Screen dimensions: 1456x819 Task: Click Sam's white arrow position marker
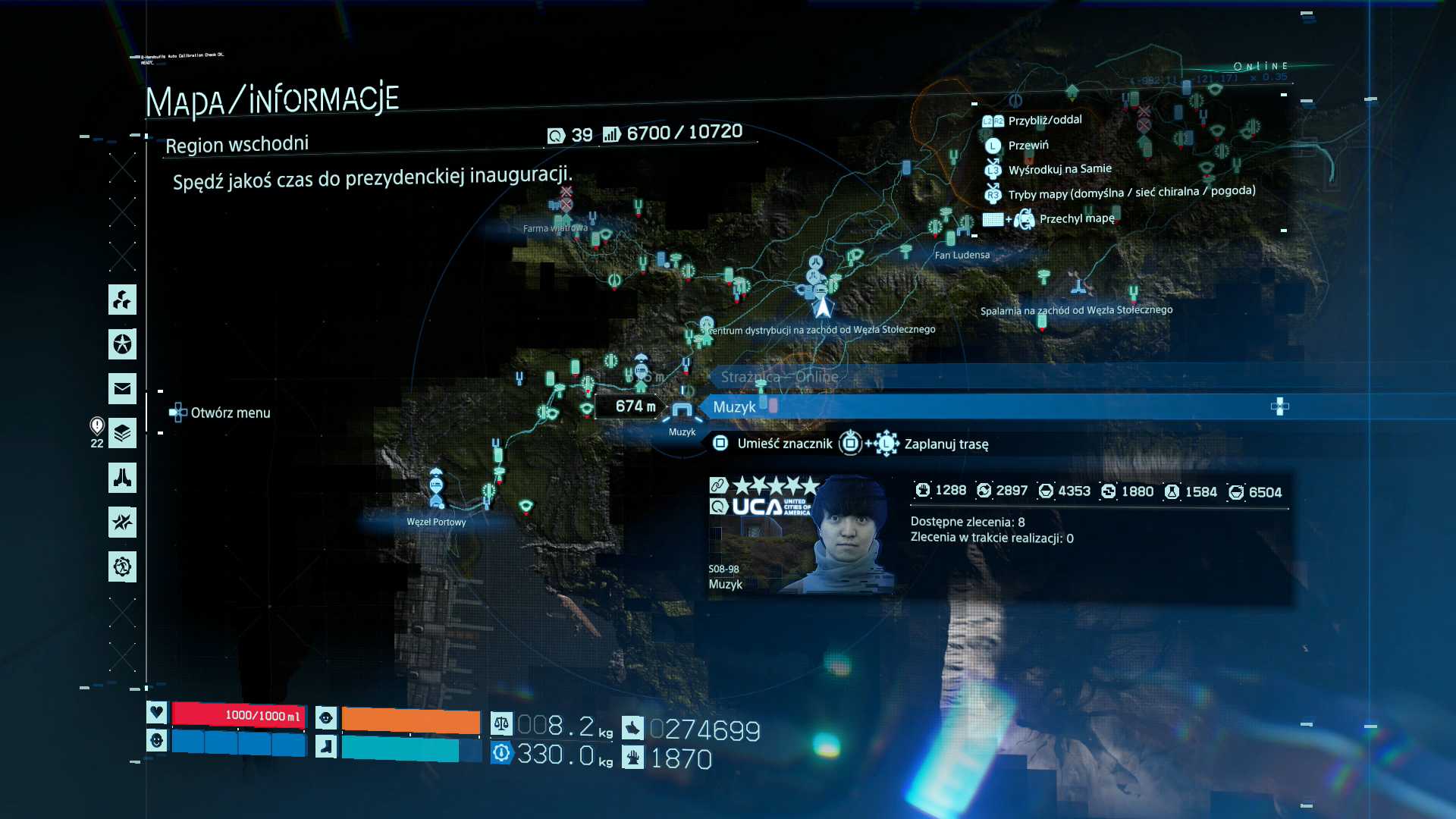[x=823, y=306]
